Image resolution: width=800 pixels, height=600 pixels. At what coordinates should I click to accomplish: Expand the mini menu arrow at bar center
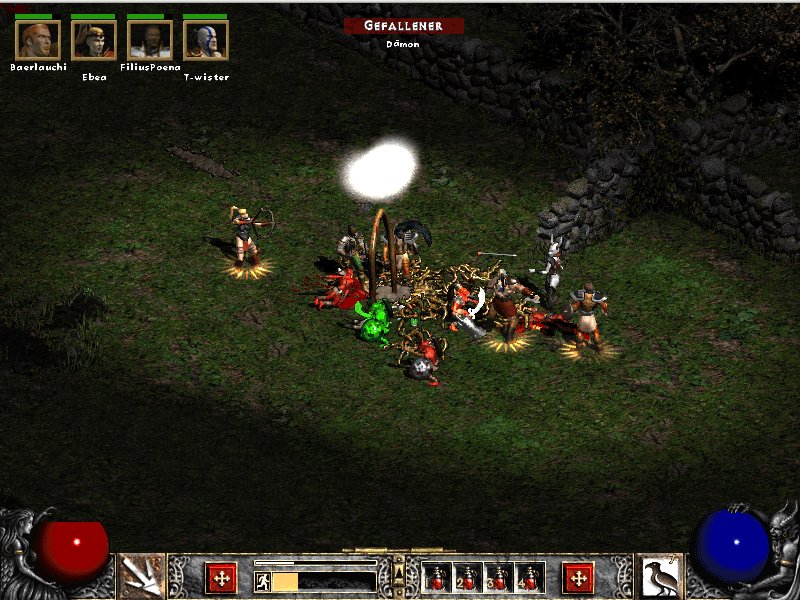[399, 571]
